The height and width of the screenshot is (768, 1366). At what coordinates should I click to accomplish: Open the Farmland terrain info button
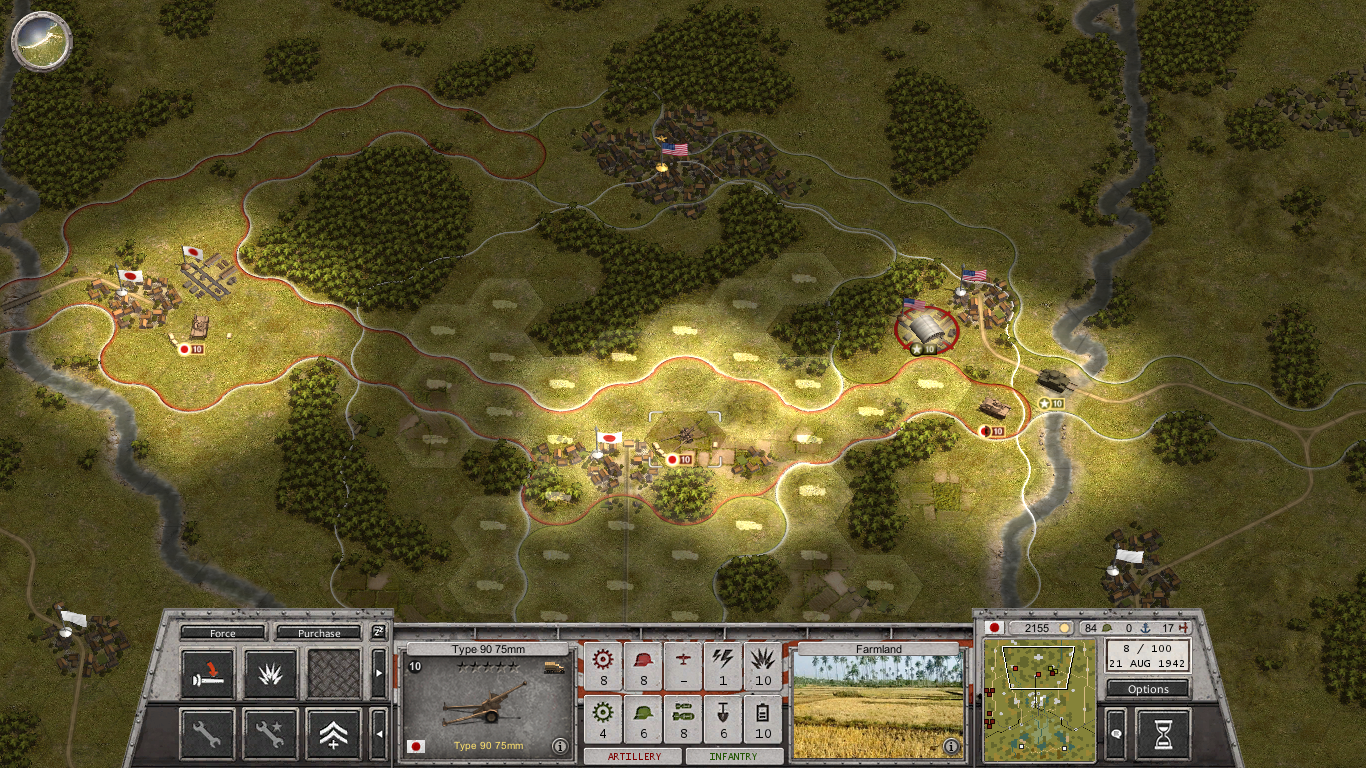951,746
